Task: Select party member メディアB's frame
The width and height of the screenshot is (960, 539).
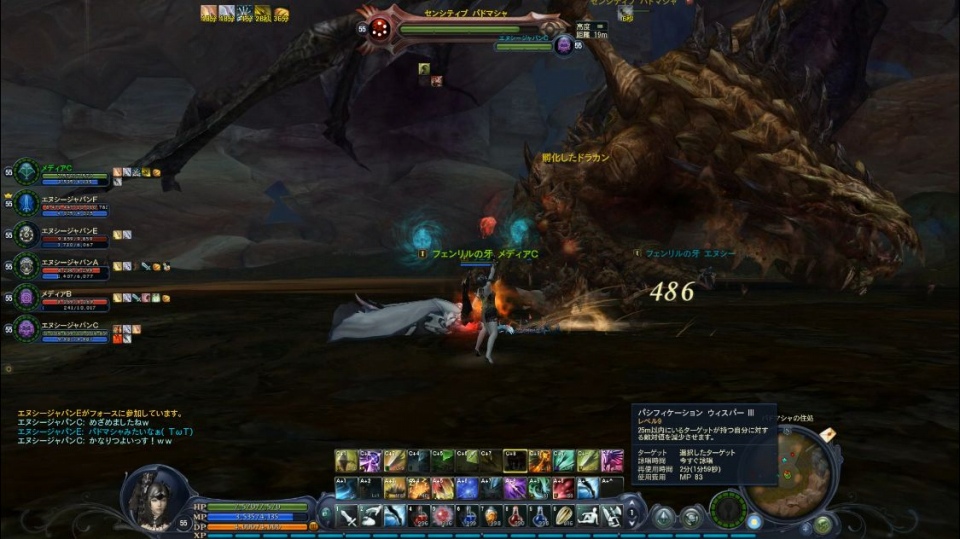Action: coord(62,297)
